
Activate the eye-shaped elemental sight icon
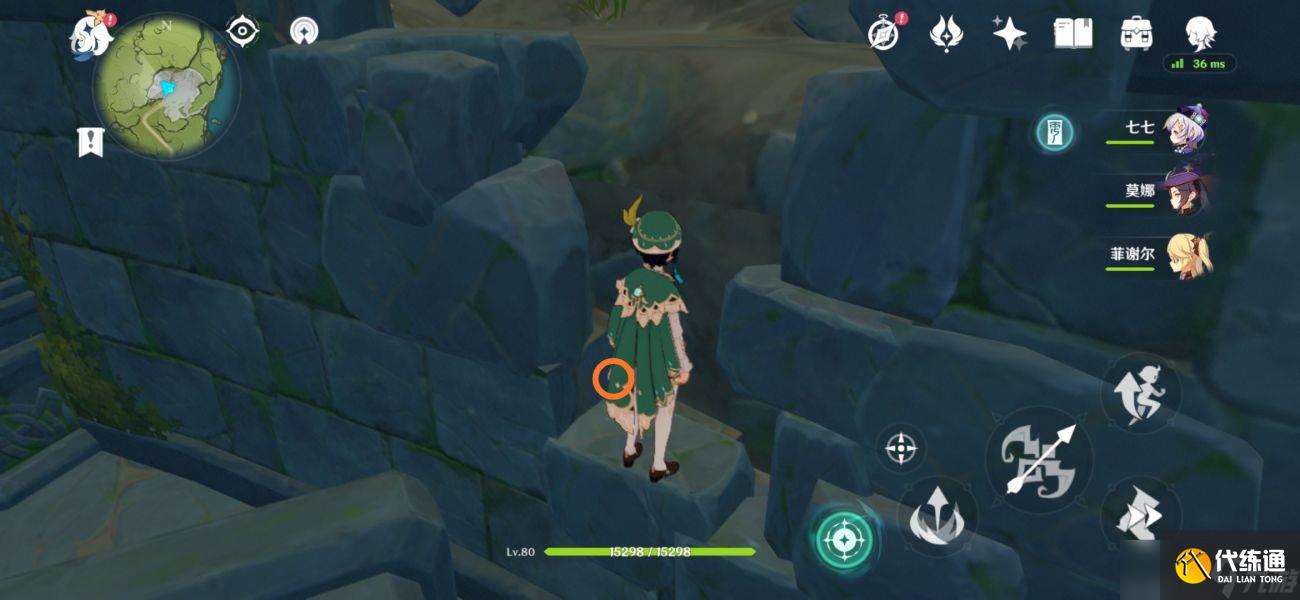pos(242,31)
